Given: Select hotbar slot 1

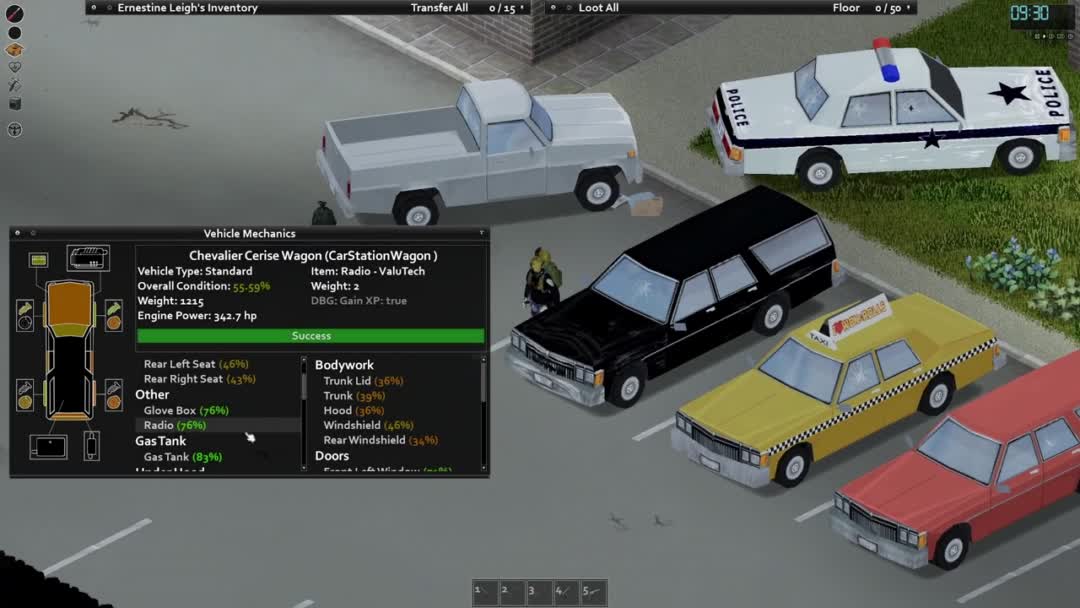Looking at the screenshot, I should [485, 592].
